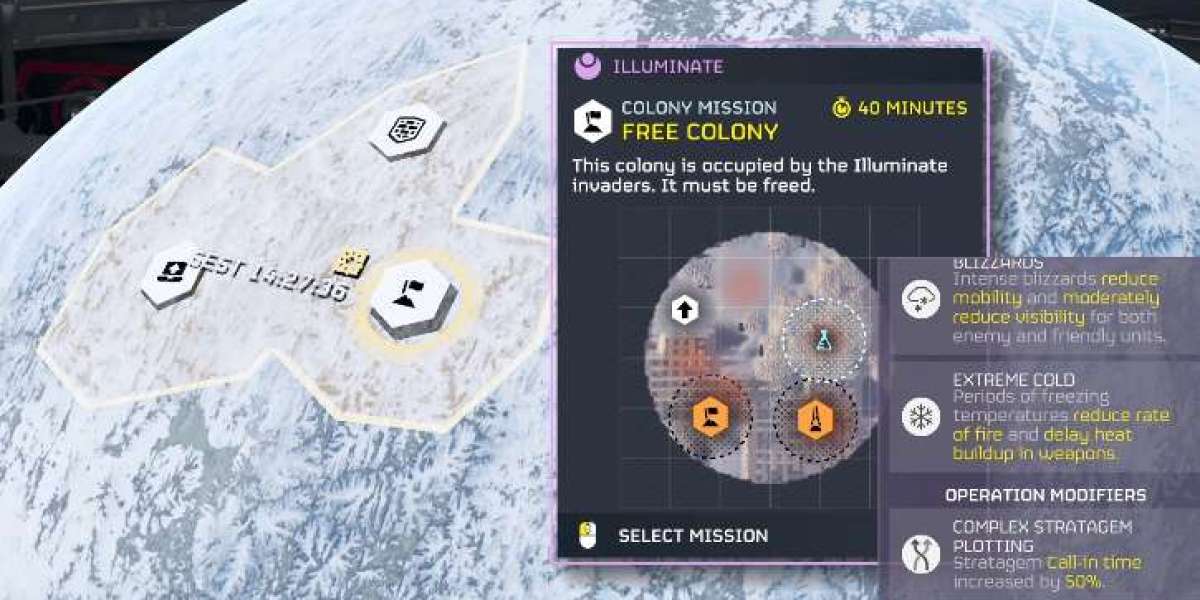Viewport: 1200px width, 600px height.
Task: Click the cyan beacon marker in the white-dashed circle
Action: [820, 340]
